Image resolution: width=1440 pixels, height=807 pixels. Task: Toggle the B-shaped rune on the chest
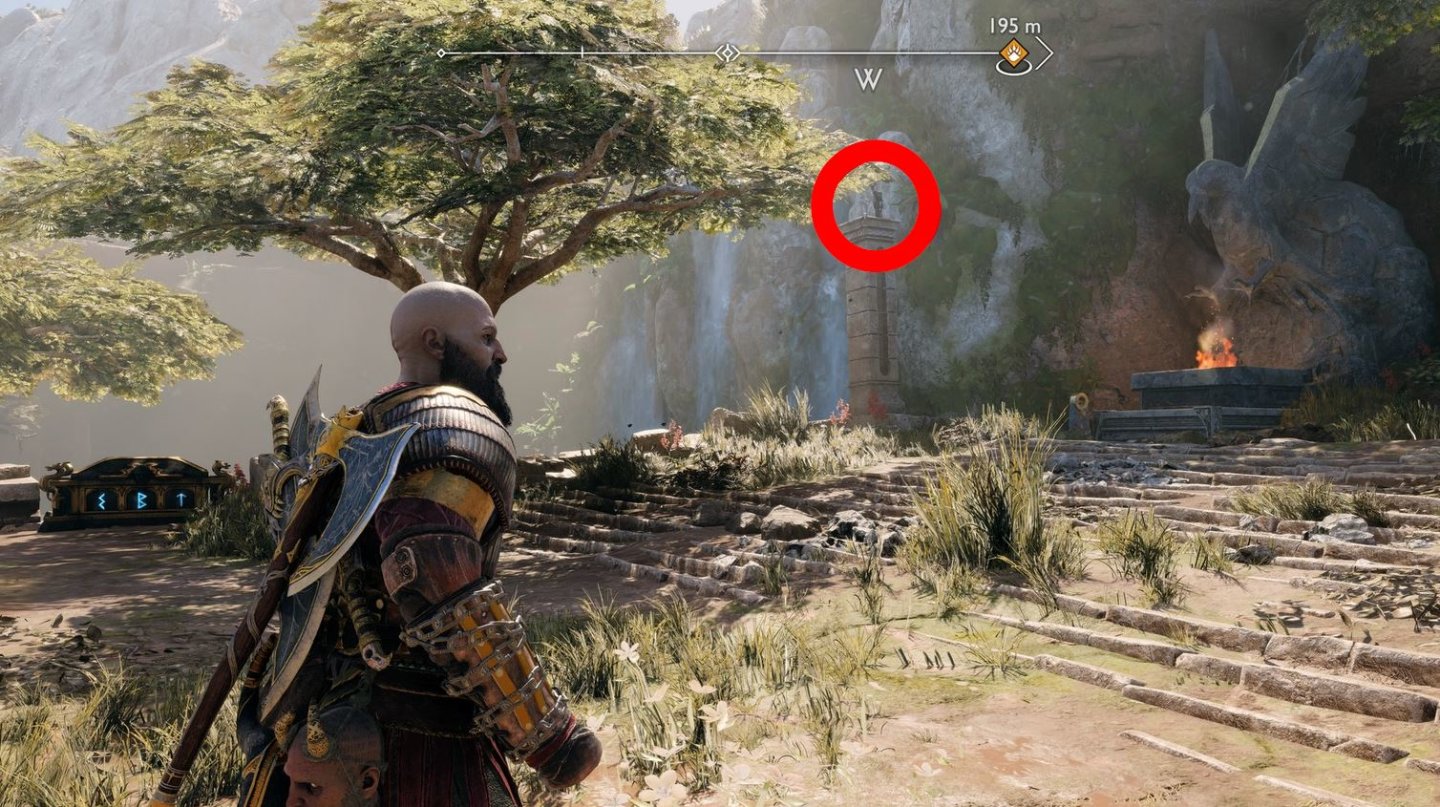[143, 500]
